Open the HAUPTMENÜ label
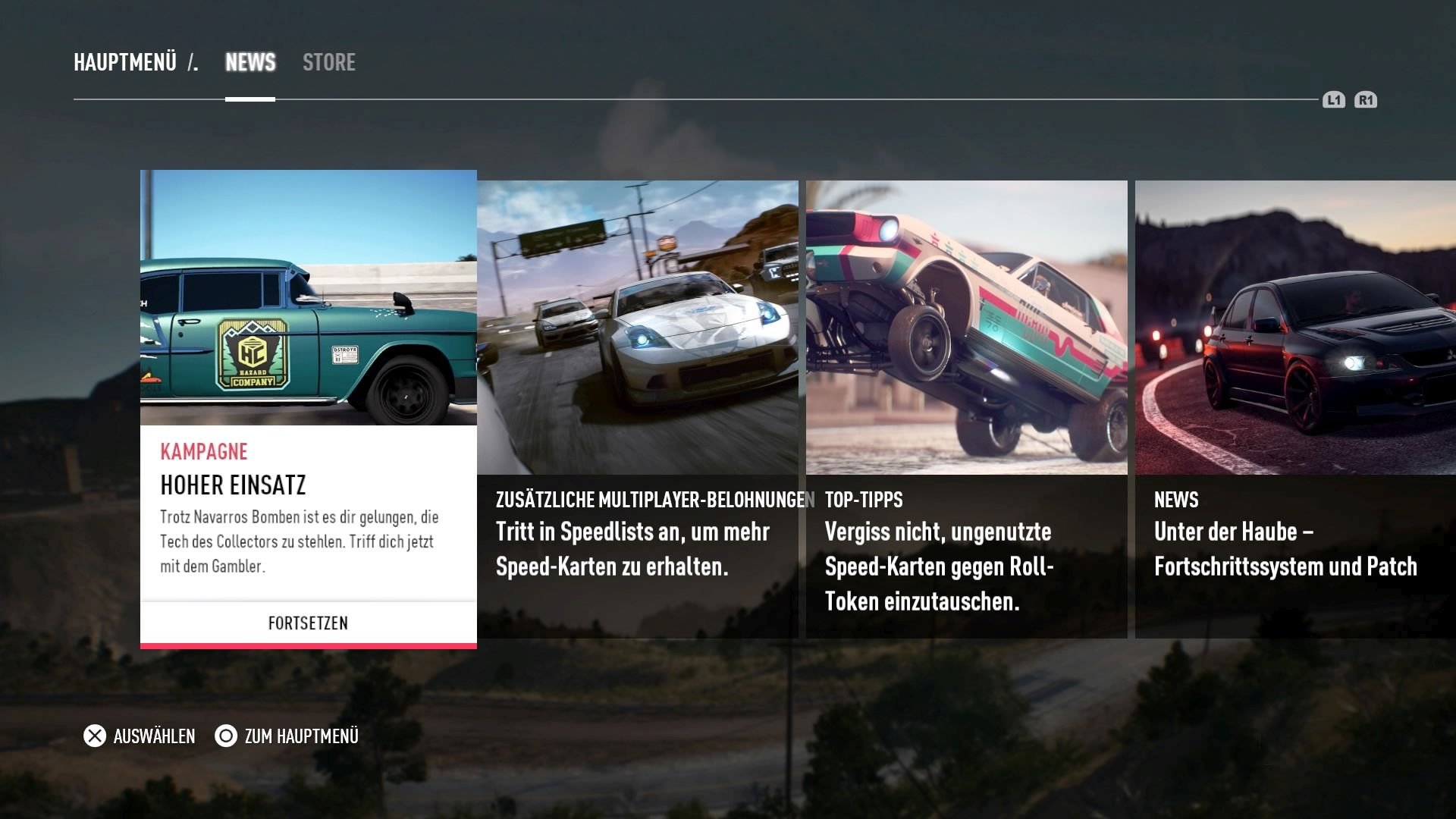The width and height of the screenshot is (1456, 819). tap(125, 62)
